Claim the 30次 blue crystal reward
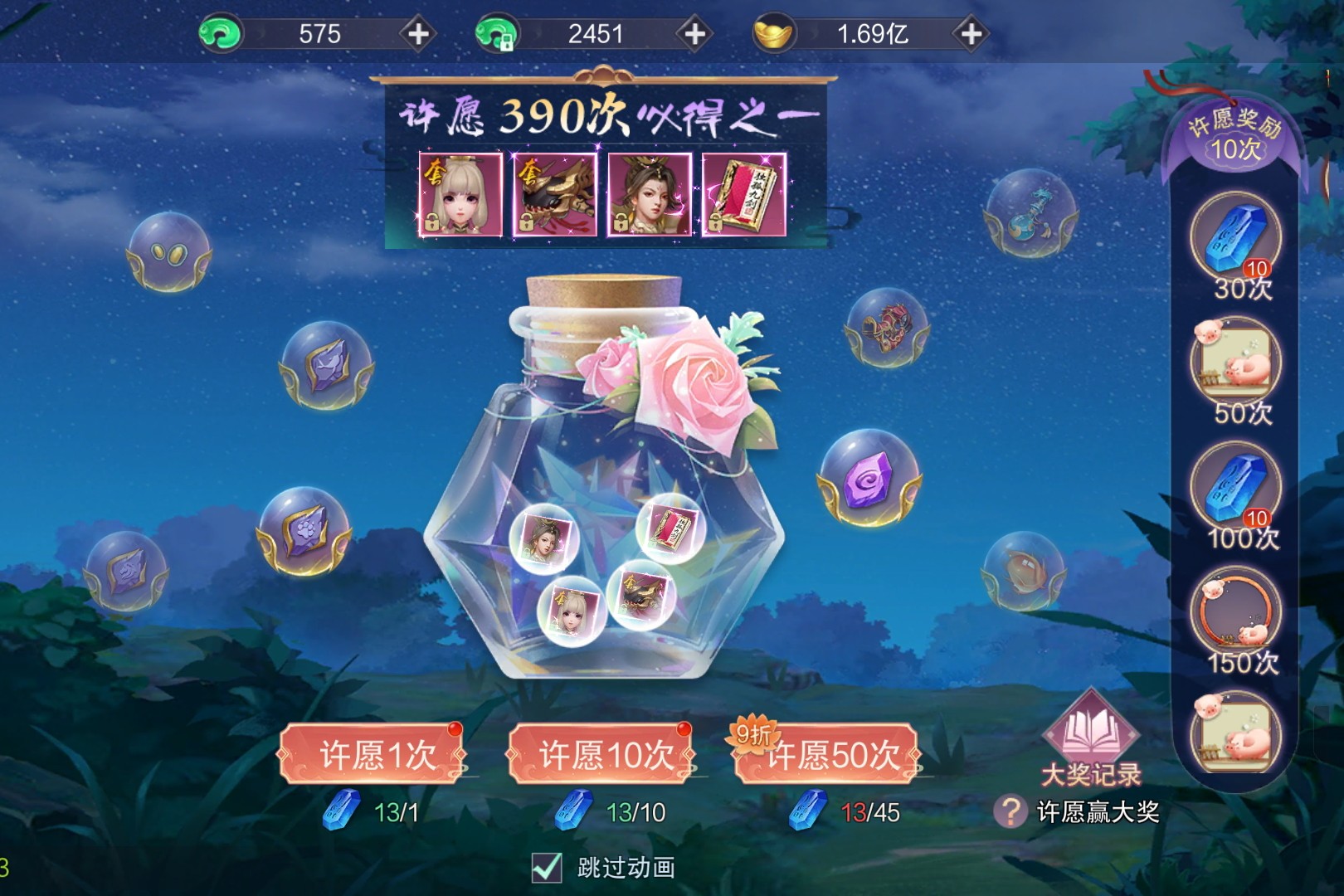The image size is (1344, 896). pos(1235,237)
